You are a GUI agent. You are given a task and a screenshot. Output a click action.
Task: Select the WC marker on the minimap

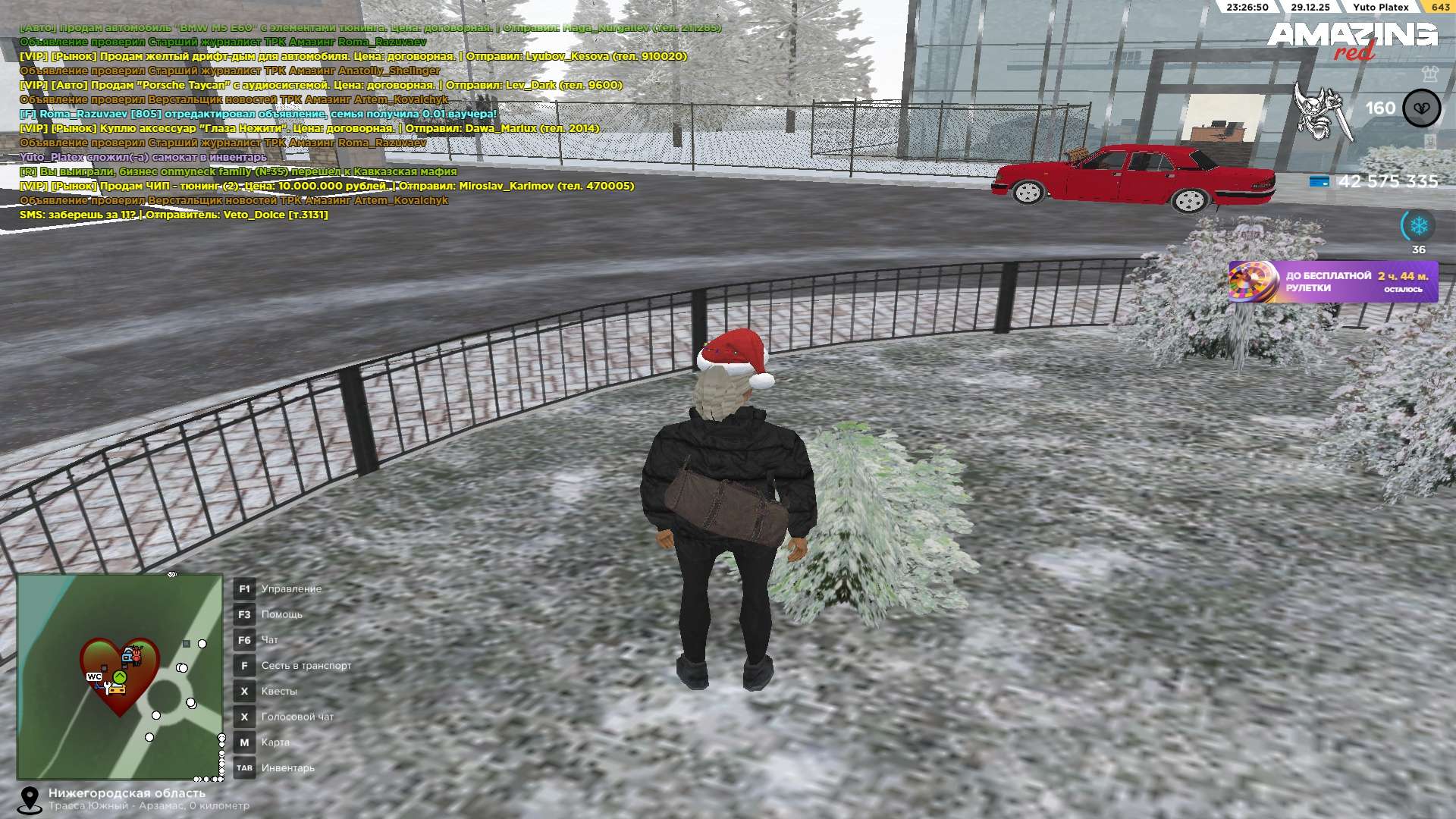94,676
